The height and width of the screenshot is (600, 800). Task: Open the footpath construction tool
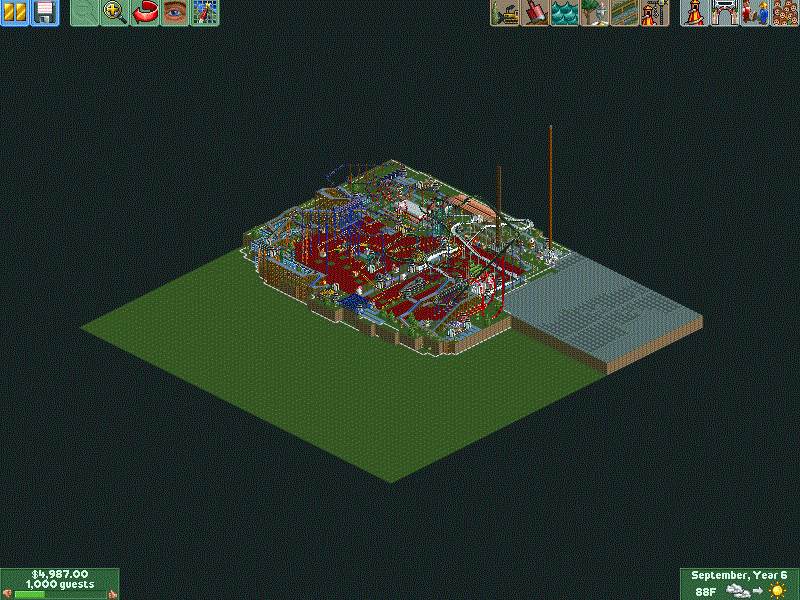coord(625,13)
